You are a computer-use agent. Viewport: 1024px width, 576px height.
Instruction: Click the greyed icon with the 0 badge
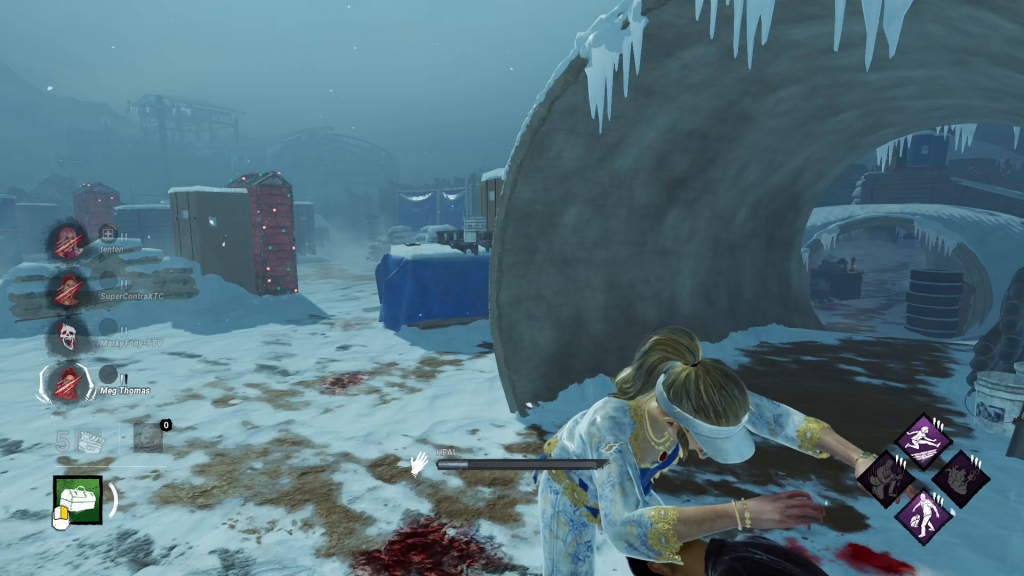click(x=147, y=436)
